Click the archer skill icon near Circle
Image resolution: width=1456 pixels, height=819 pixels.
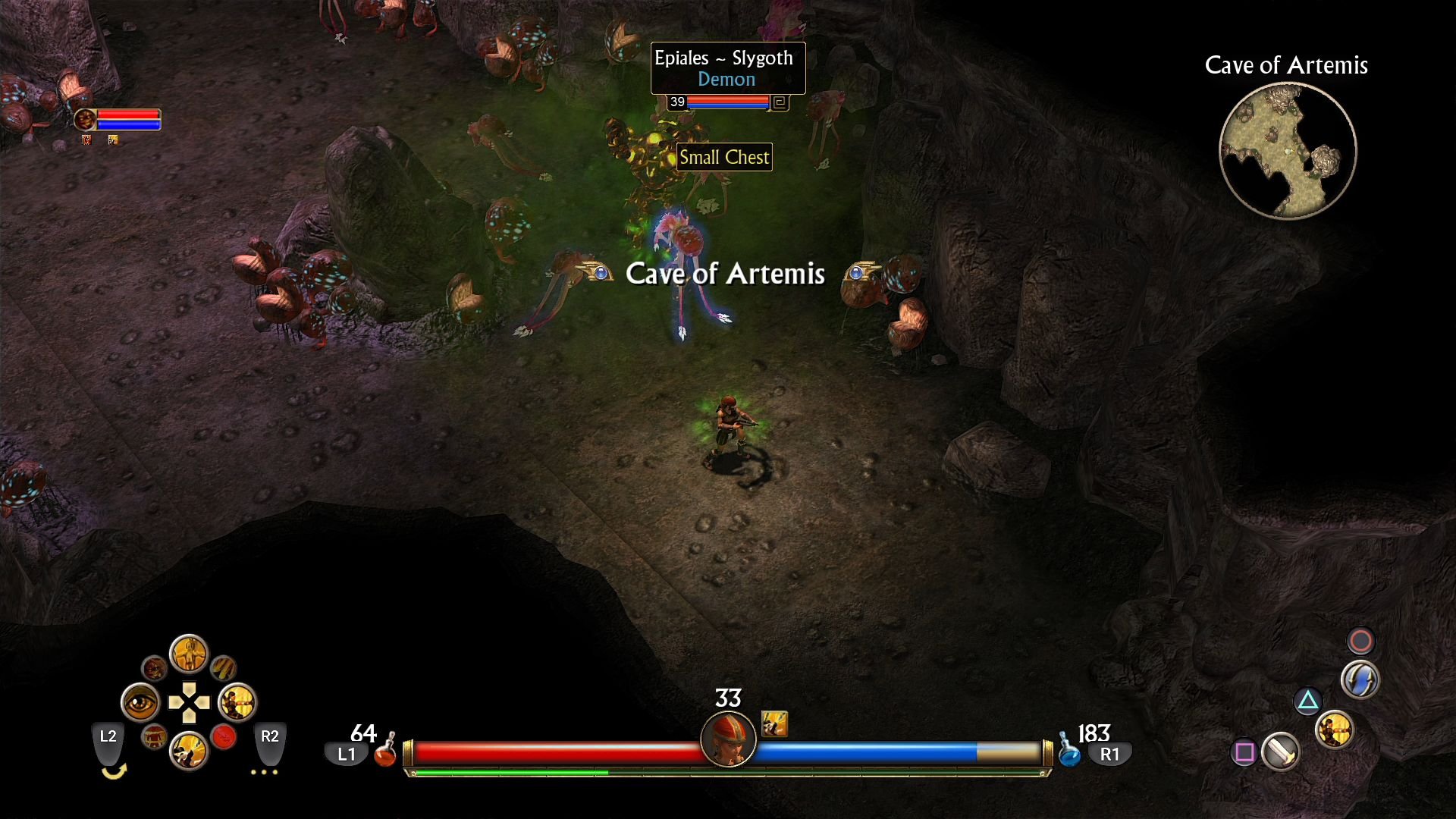1334,730
